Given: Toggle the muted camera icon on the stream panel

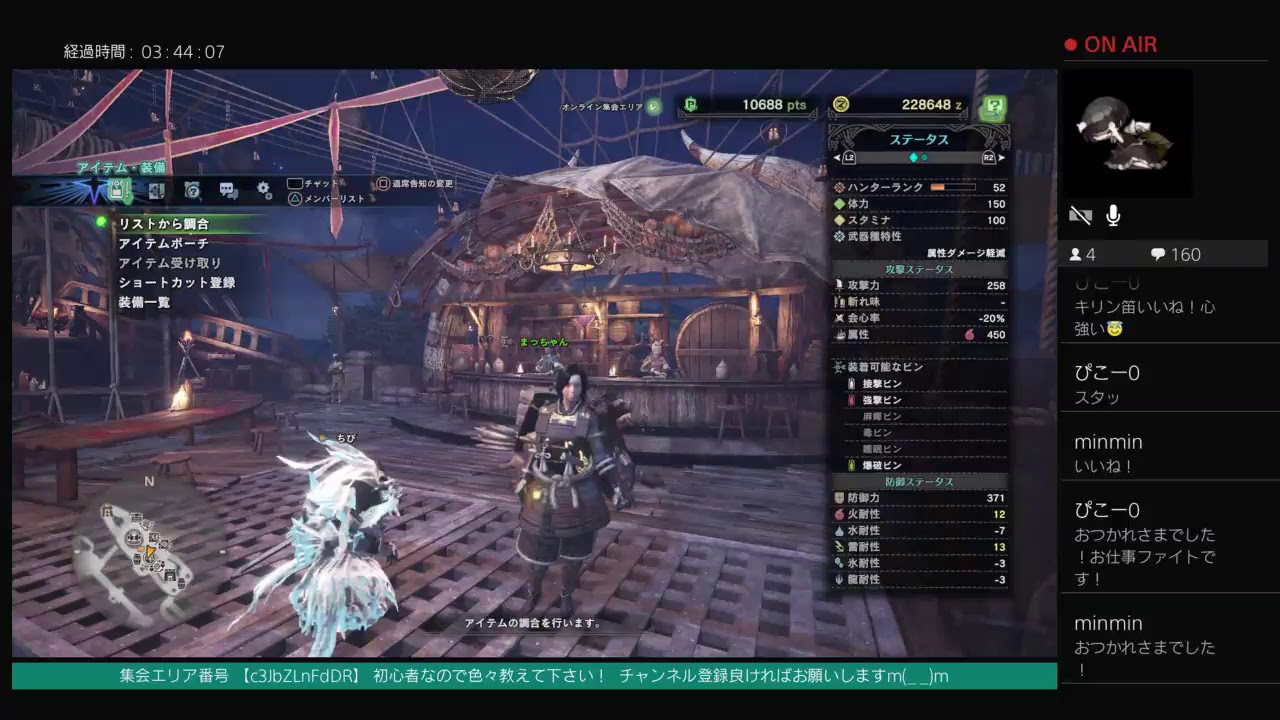Looking at the screenshot, I should pos(1081,215).
